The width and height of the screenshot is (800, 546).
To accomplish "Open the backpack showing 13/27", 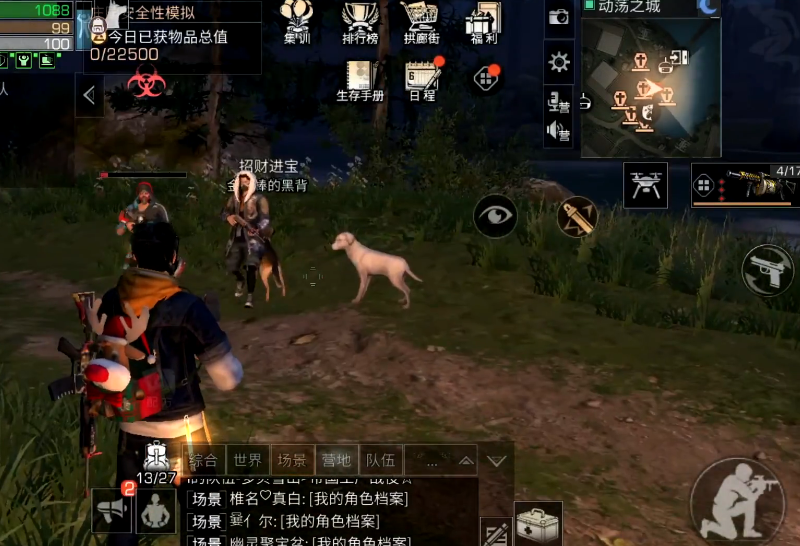I will pyautogui.click(x=158, y=459).
